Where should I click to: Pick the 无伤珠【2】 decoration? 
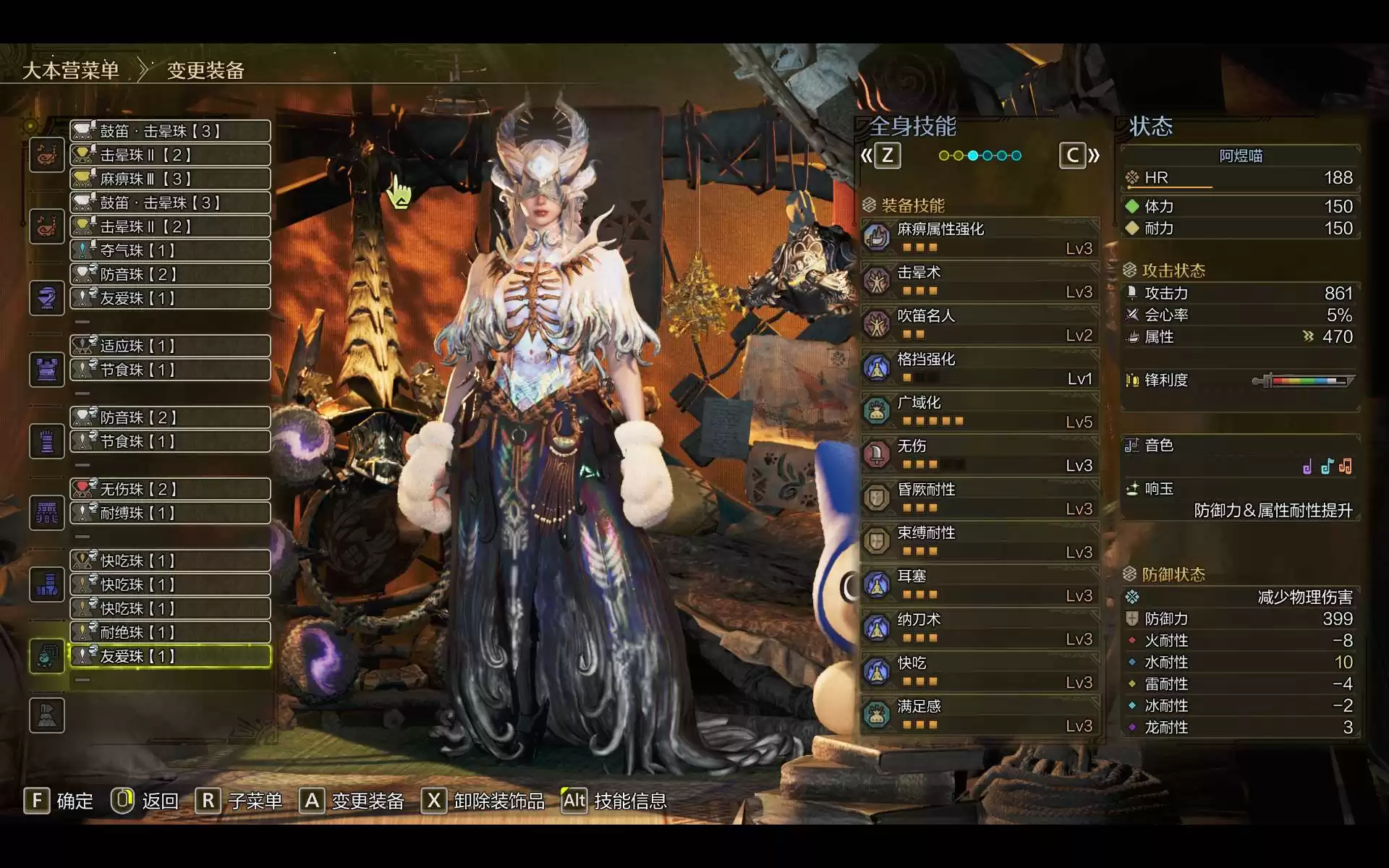coord(171,489)
